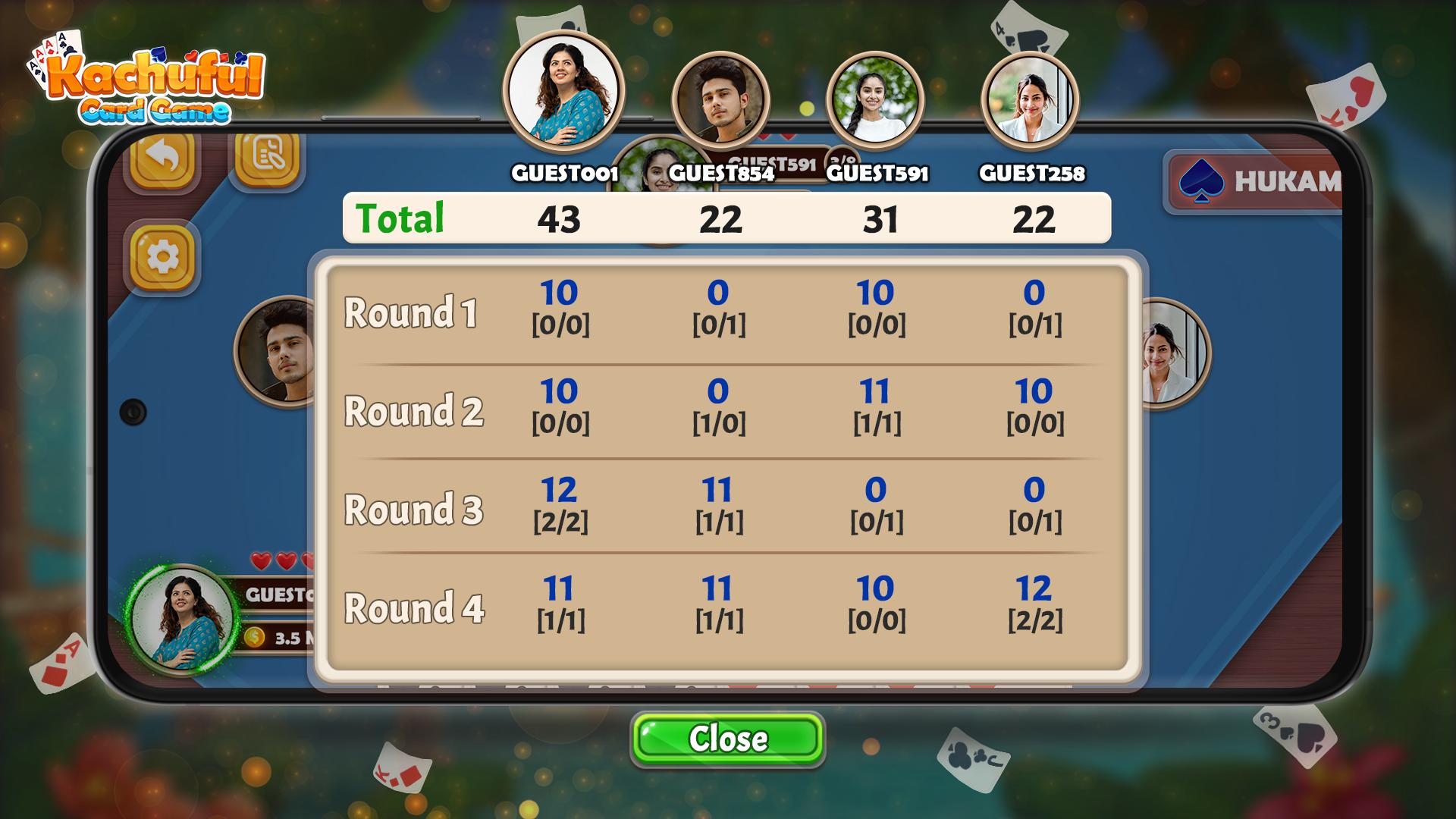This screenshot has width=1456, height=819.
Task: Select GUEST854's avatar above the score table
Action: (720, 99)
